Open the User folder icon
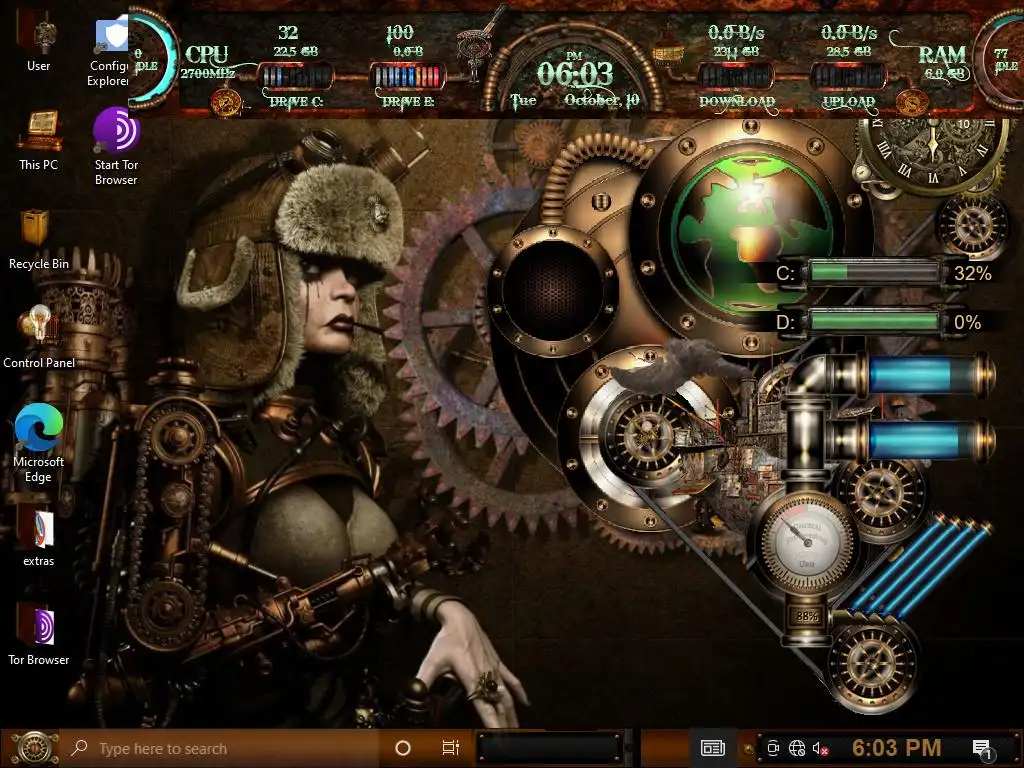1024x768 pixels. coord(39,35)
